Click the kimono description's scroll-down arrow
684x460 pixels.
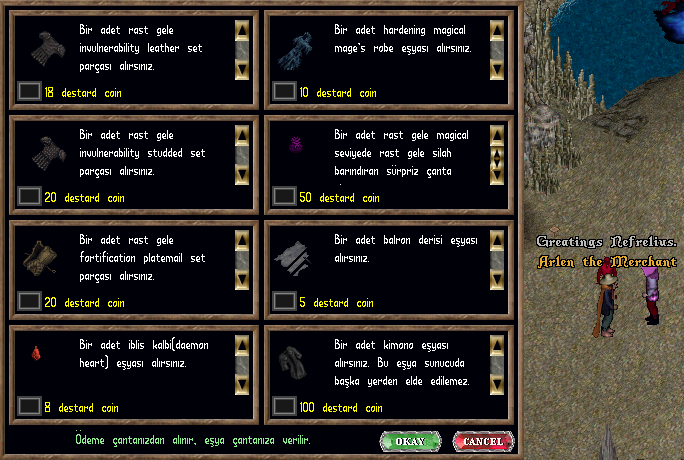pyautogui.click(x=497, y=384)
